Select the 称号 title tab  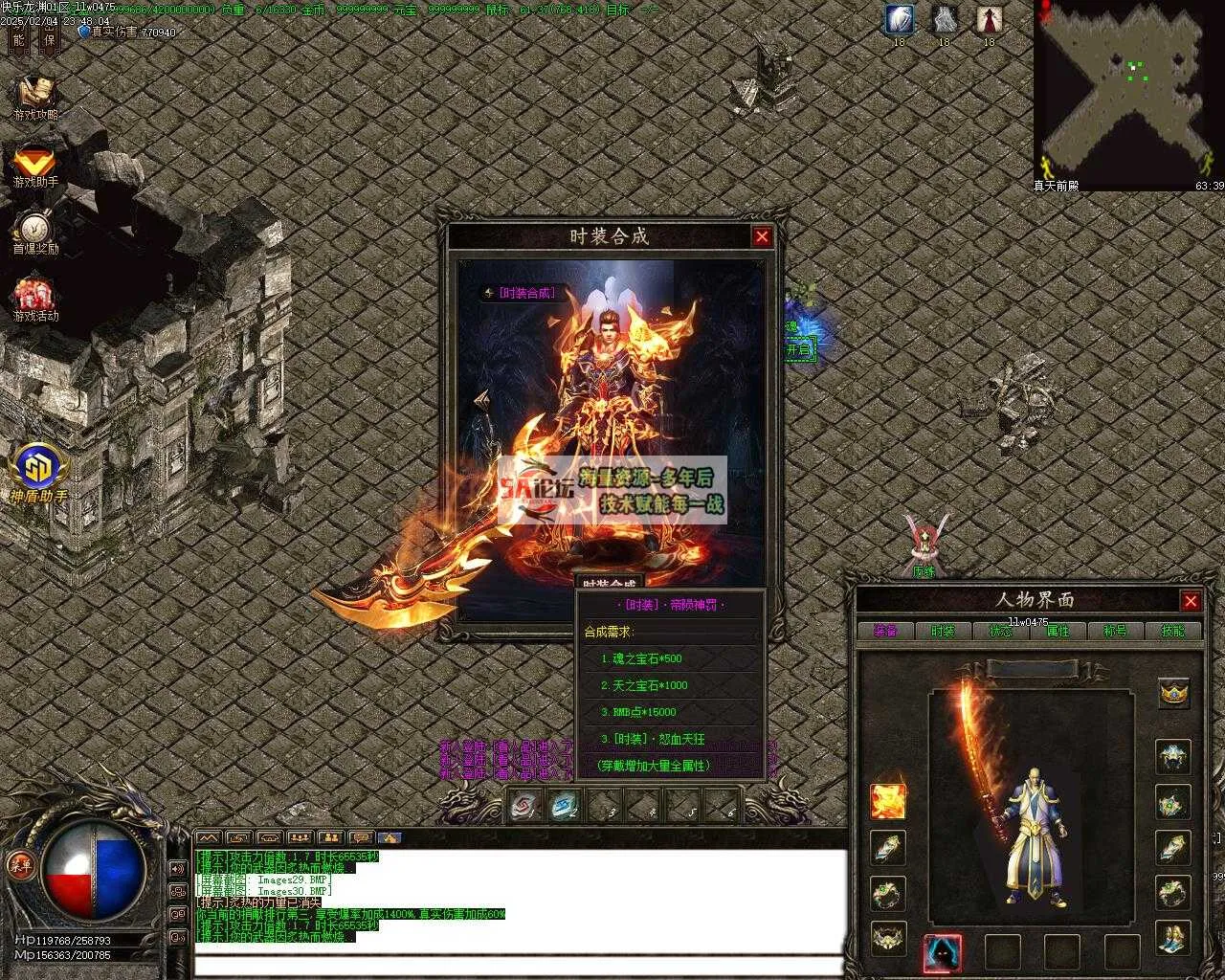coord(1115,631)
